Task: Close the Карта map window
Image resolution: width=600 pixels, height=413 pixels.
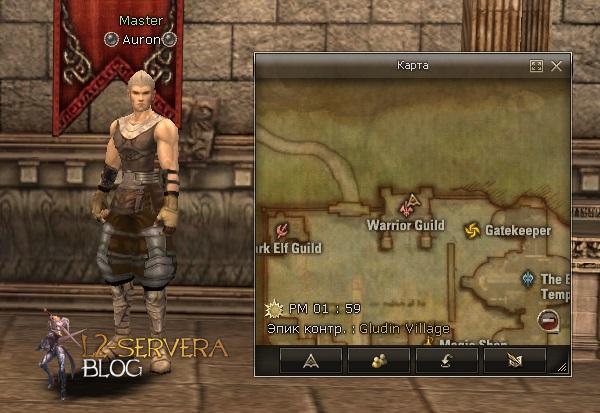Action: point(556,66)
